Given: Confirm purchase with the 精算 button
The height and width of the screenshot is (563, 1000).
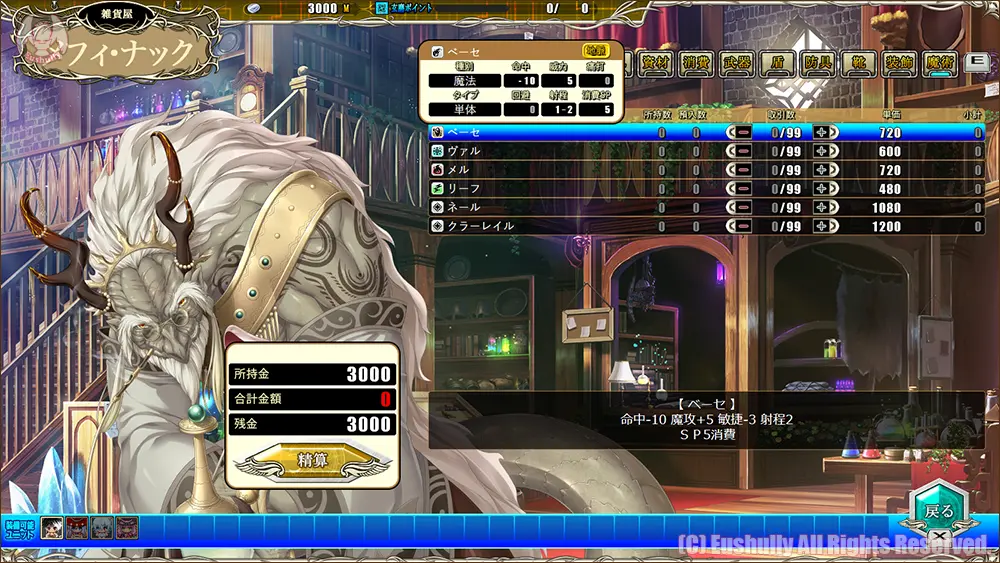Looking at the screenshot, I should [311, 460].
